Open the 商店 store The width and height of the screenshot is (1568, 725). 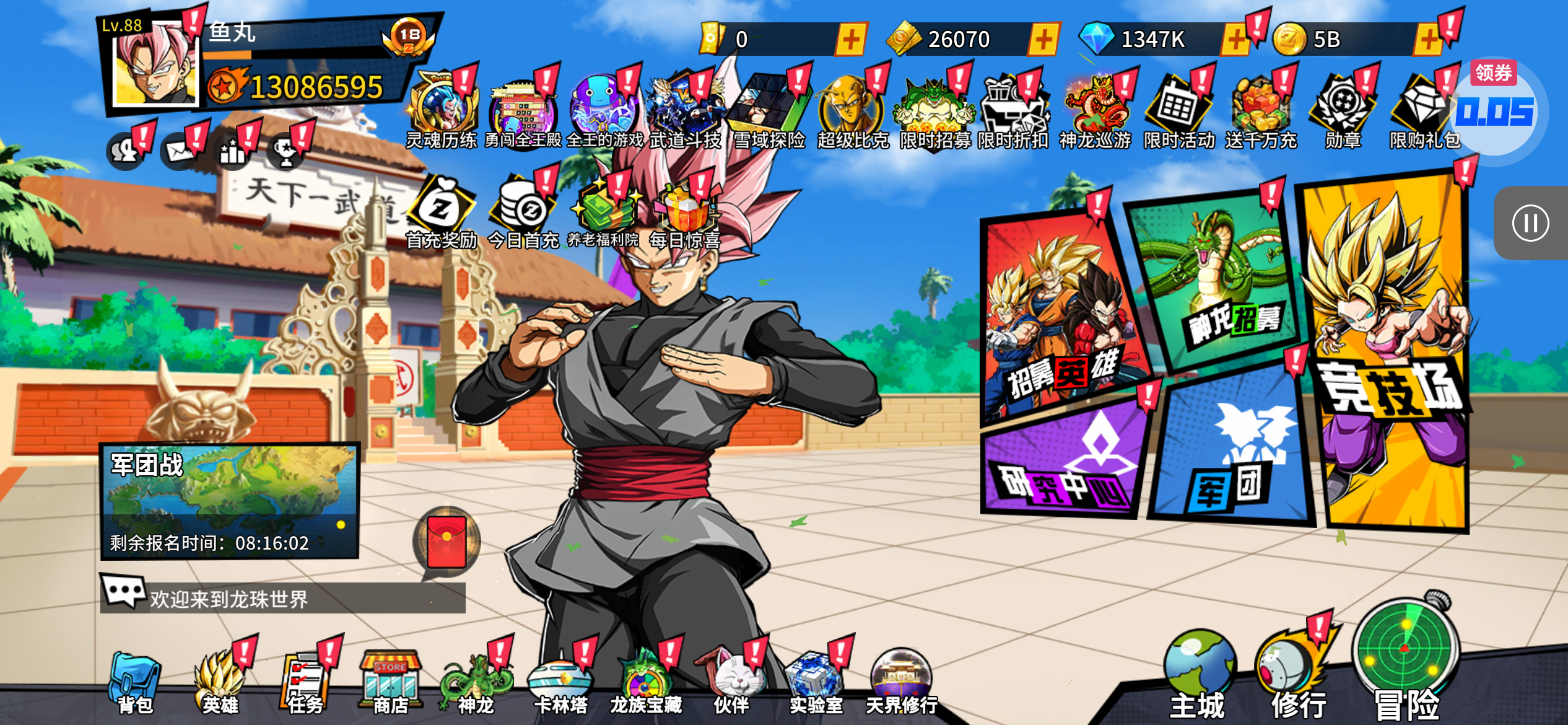pos(390,683)
